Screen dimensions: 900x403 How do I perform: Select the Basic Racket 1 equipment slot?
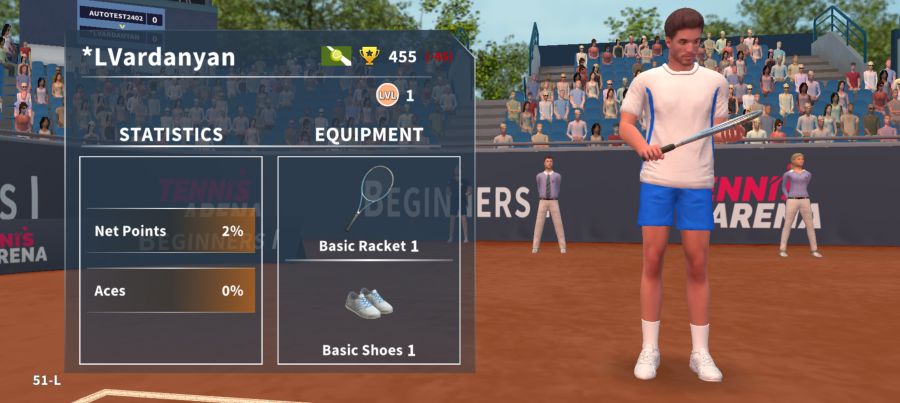368,208
